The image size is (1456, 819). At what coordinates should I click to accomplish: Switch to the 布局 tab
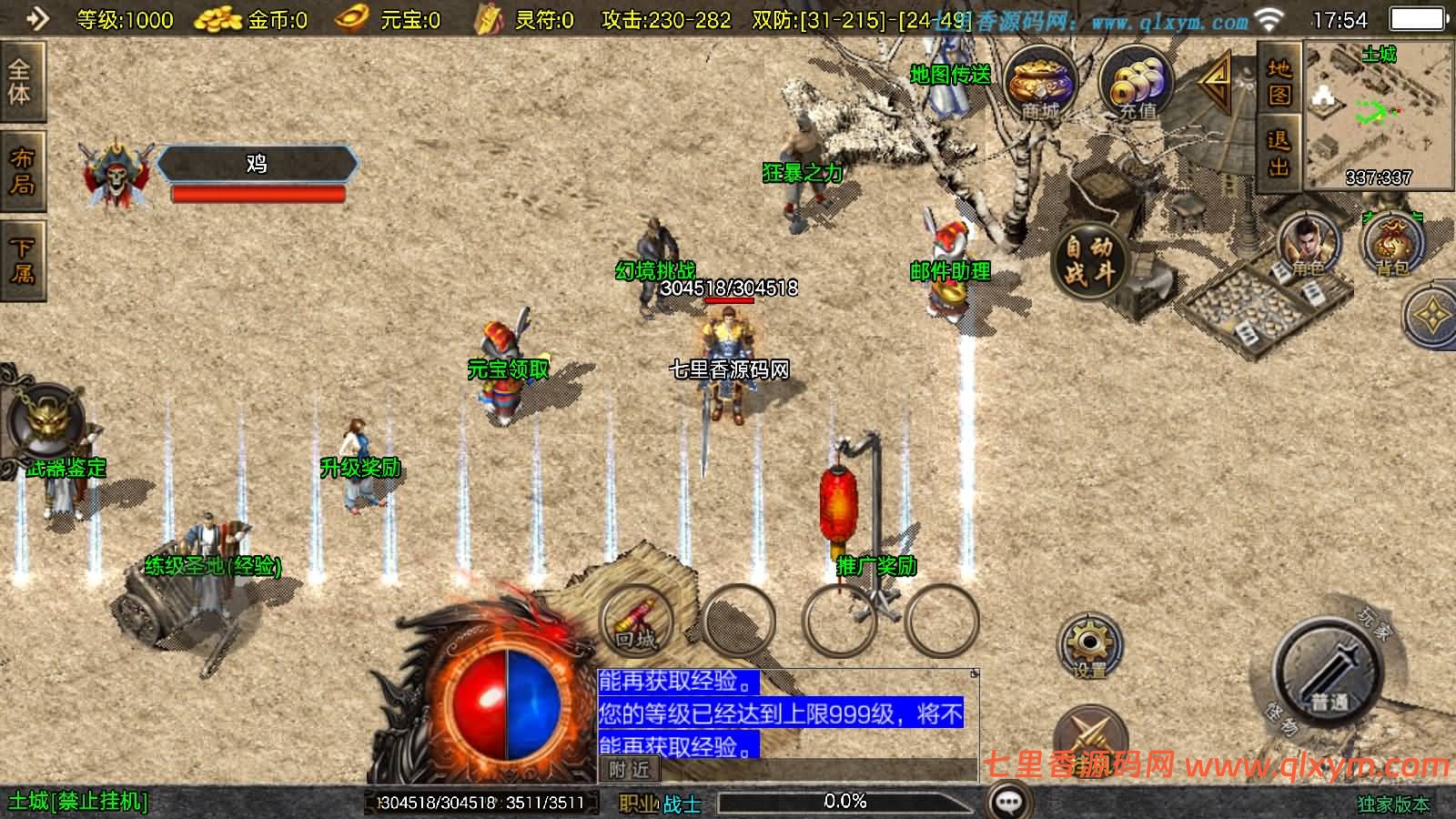pyautogui.click(x=20, y=171)
